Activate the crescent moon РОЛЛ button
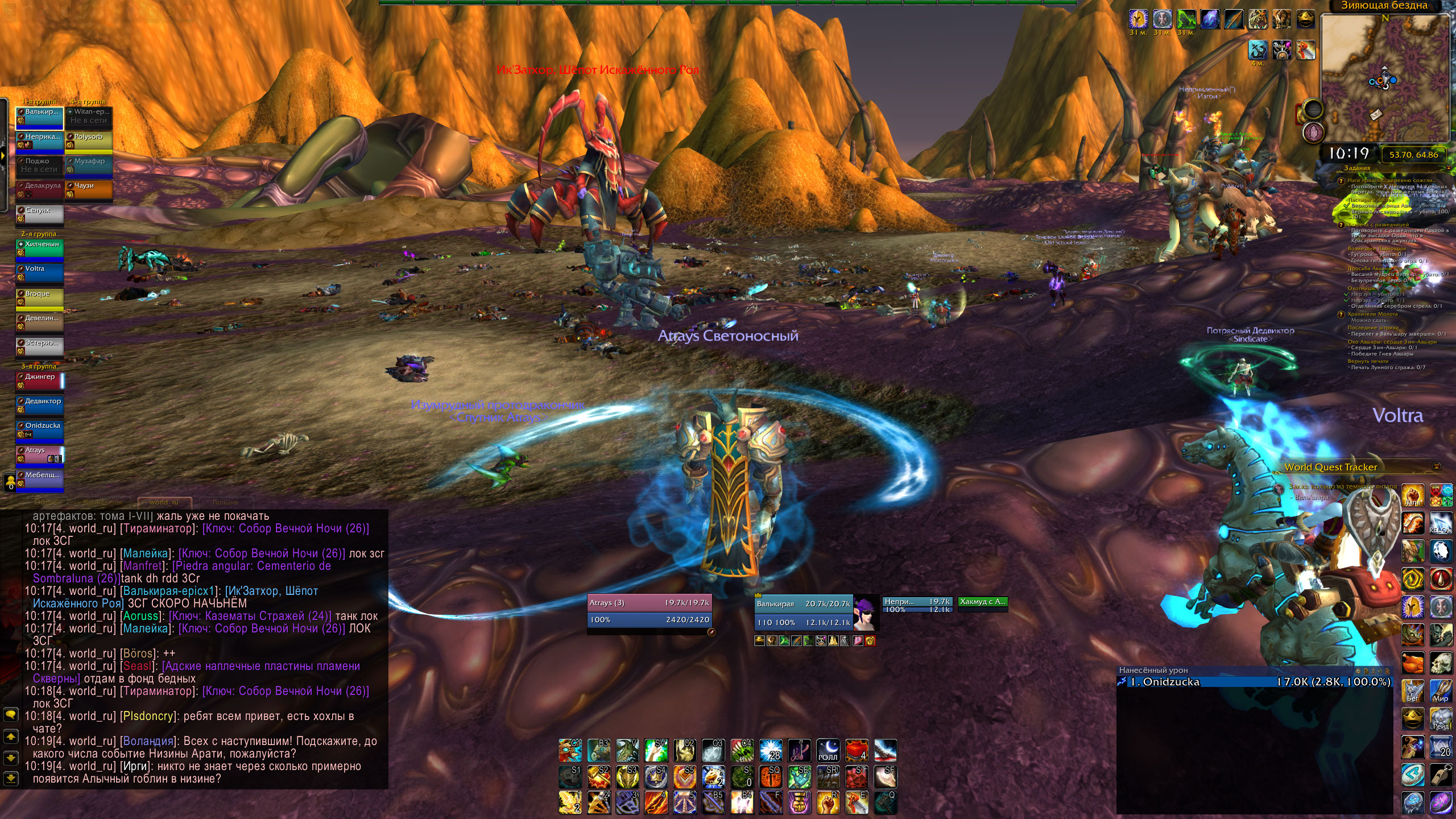The width and height of the screenshot is (1456, 819). 828,751
